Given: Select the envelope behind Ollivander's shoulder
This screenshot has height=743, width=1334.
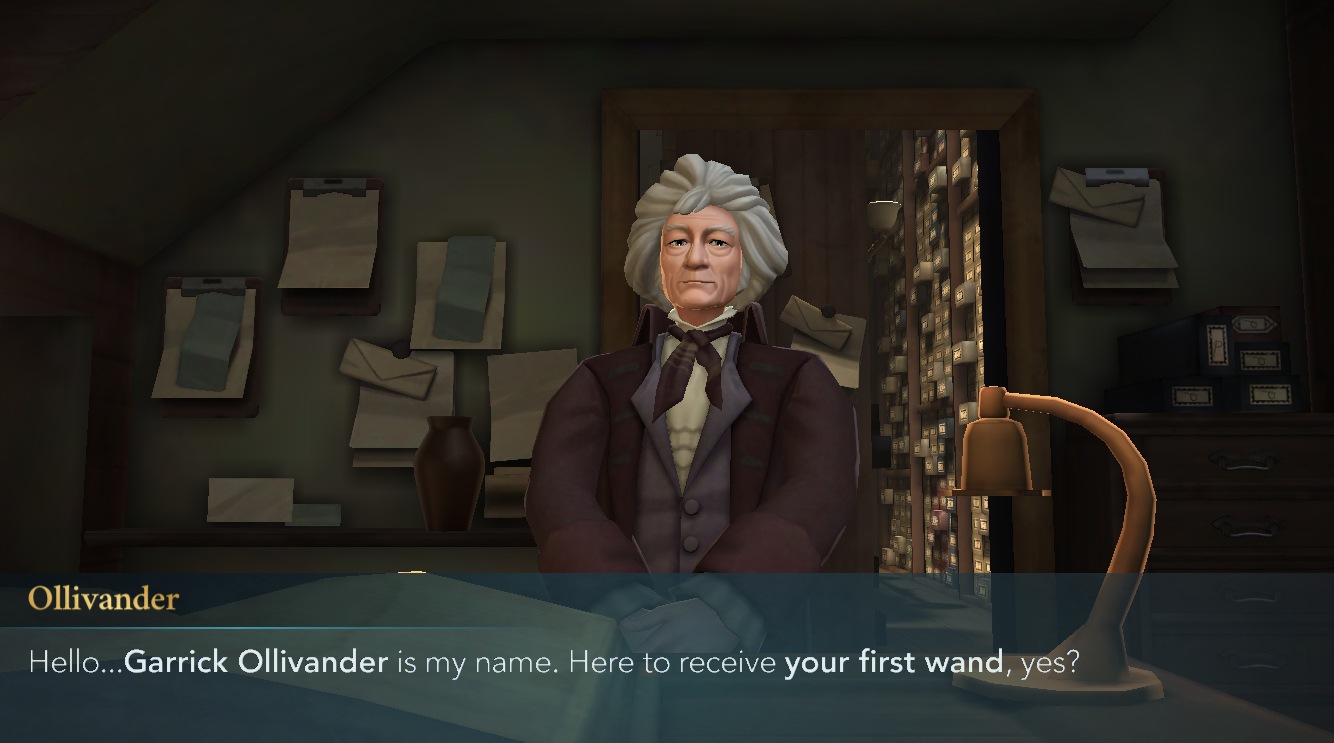Looking at the screenshot, I should (823, 325).
